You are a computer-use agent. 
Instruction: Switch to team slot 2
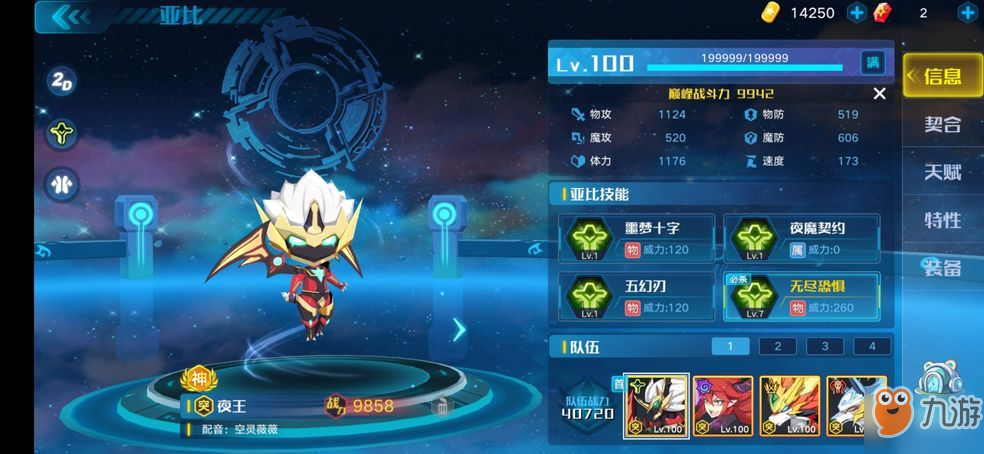pyautogui.click(x=778, y=347)
